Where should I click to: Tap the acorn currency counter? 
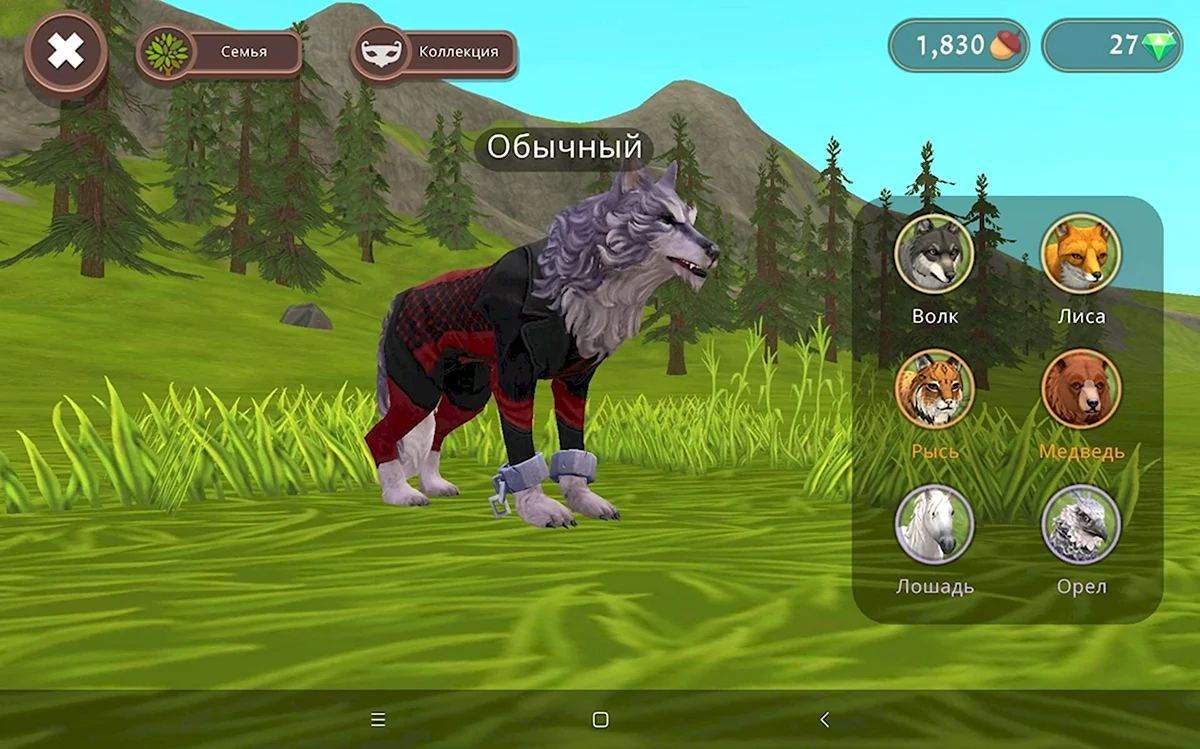click(x=959, y=46)
